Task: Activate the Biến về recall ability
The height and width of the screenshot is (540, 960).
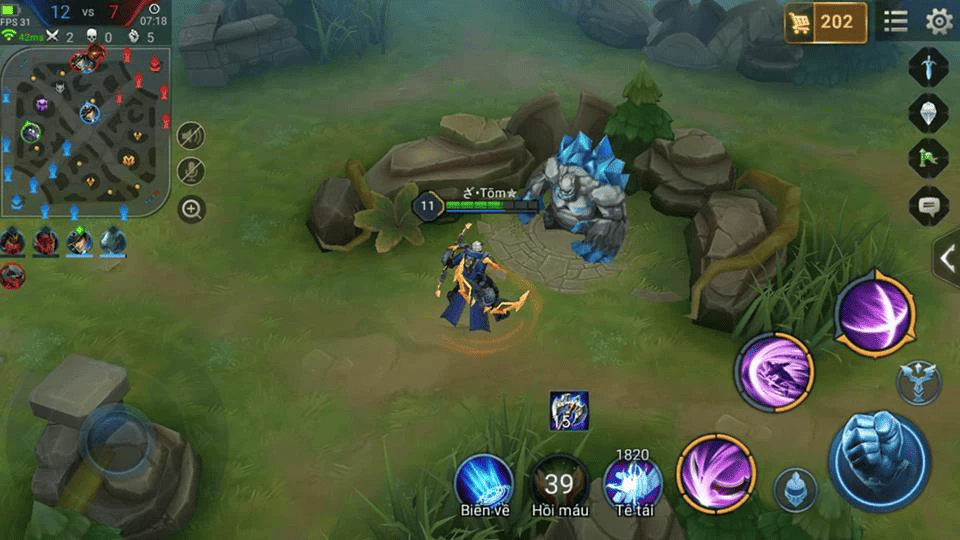Action: coord(485,482)
